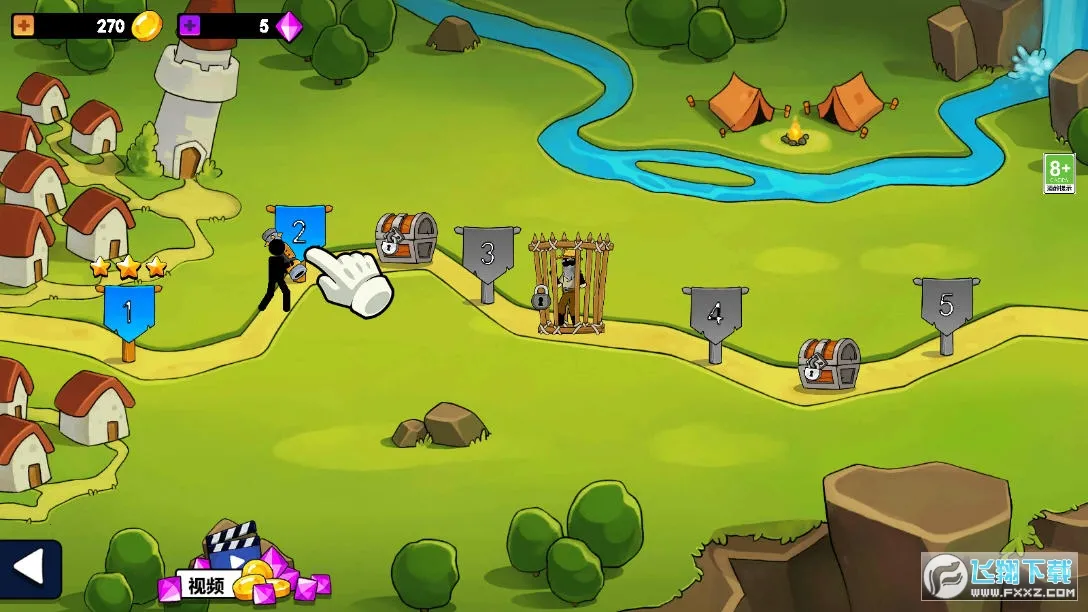
Task: Add more gold coins with the orange plus
Action: pos(23,27)
